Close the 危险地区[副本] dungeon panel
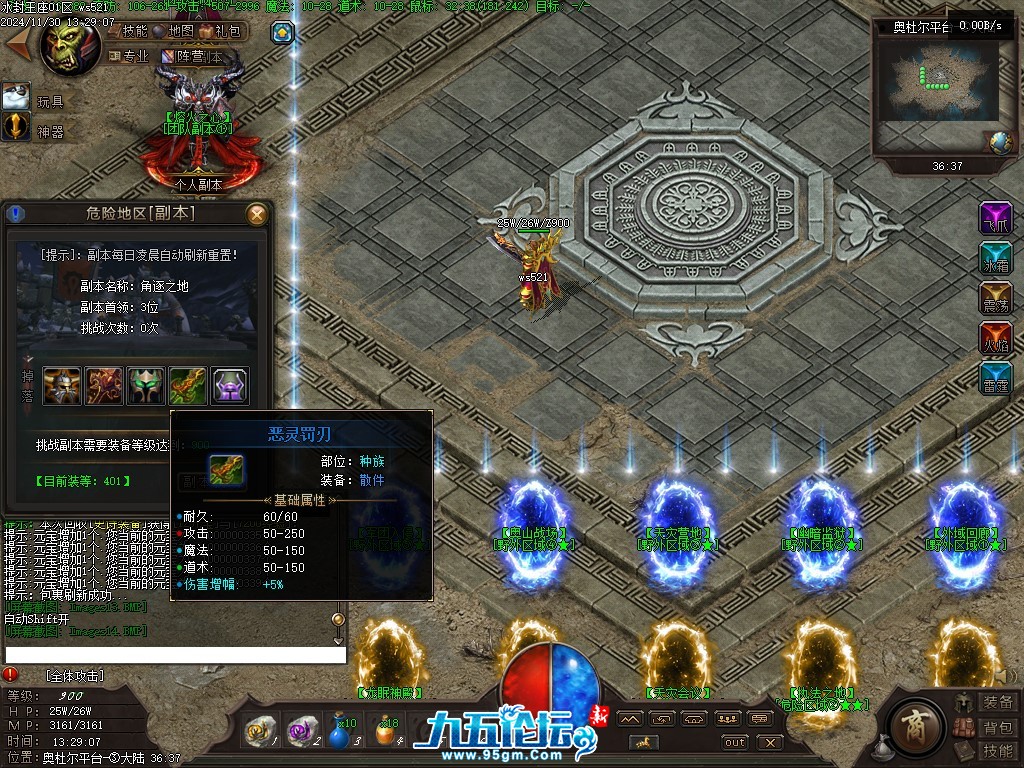 257,214
